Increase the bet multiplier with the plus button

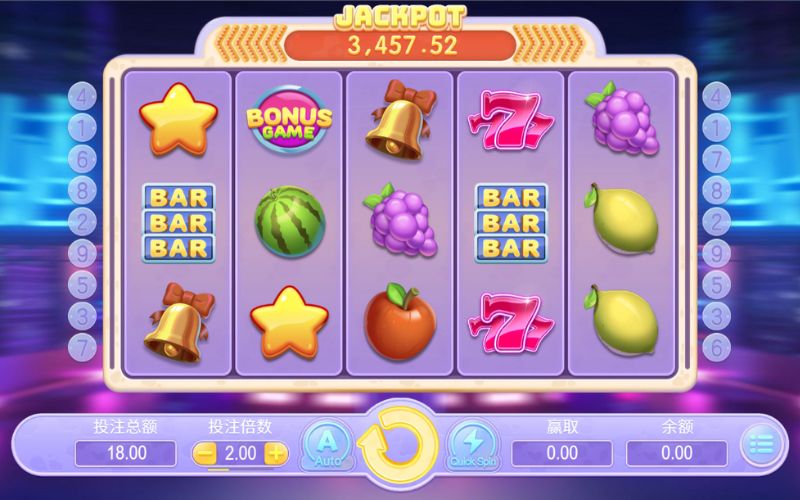coord(276,453)
